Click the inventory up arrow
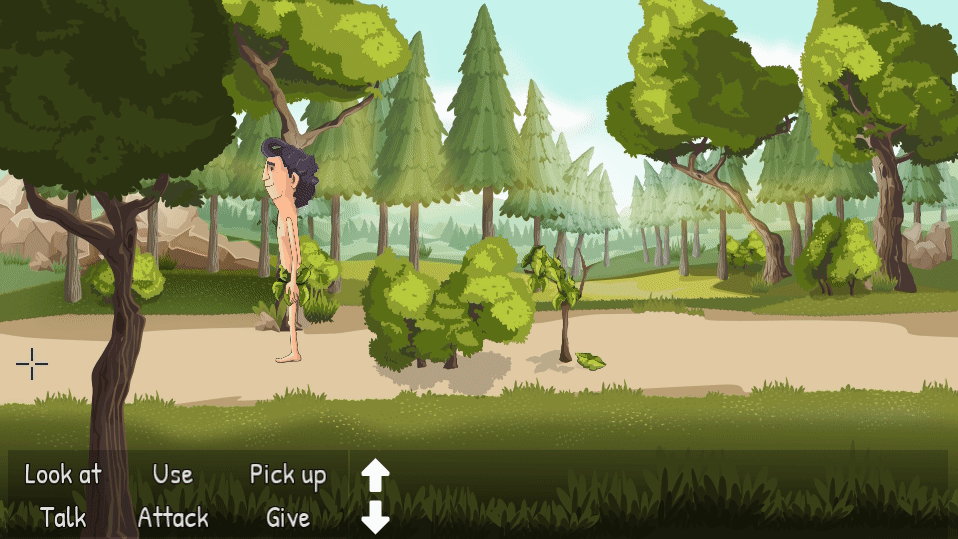 (375, 475)
